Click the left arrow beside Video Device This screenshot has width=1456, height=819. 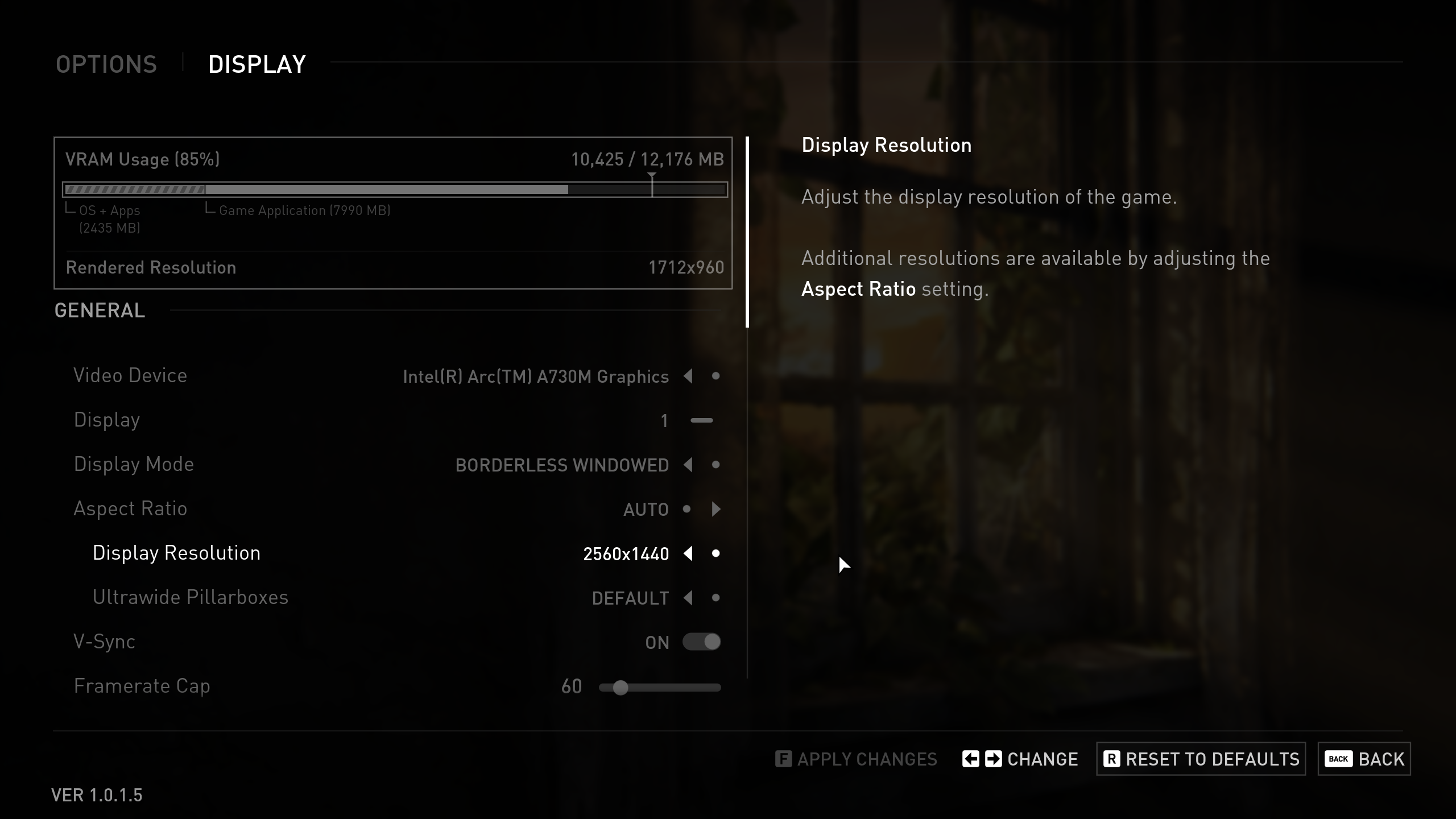tap(689, 376)
